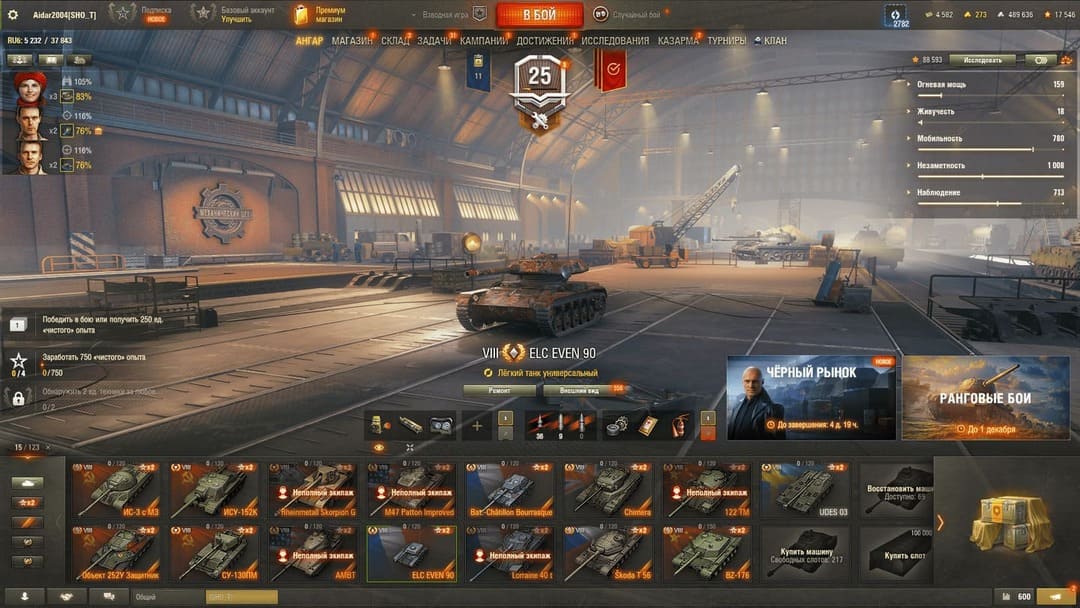Open the settings gear menu
1080x608 pixels.
click(x=13, y=14)
